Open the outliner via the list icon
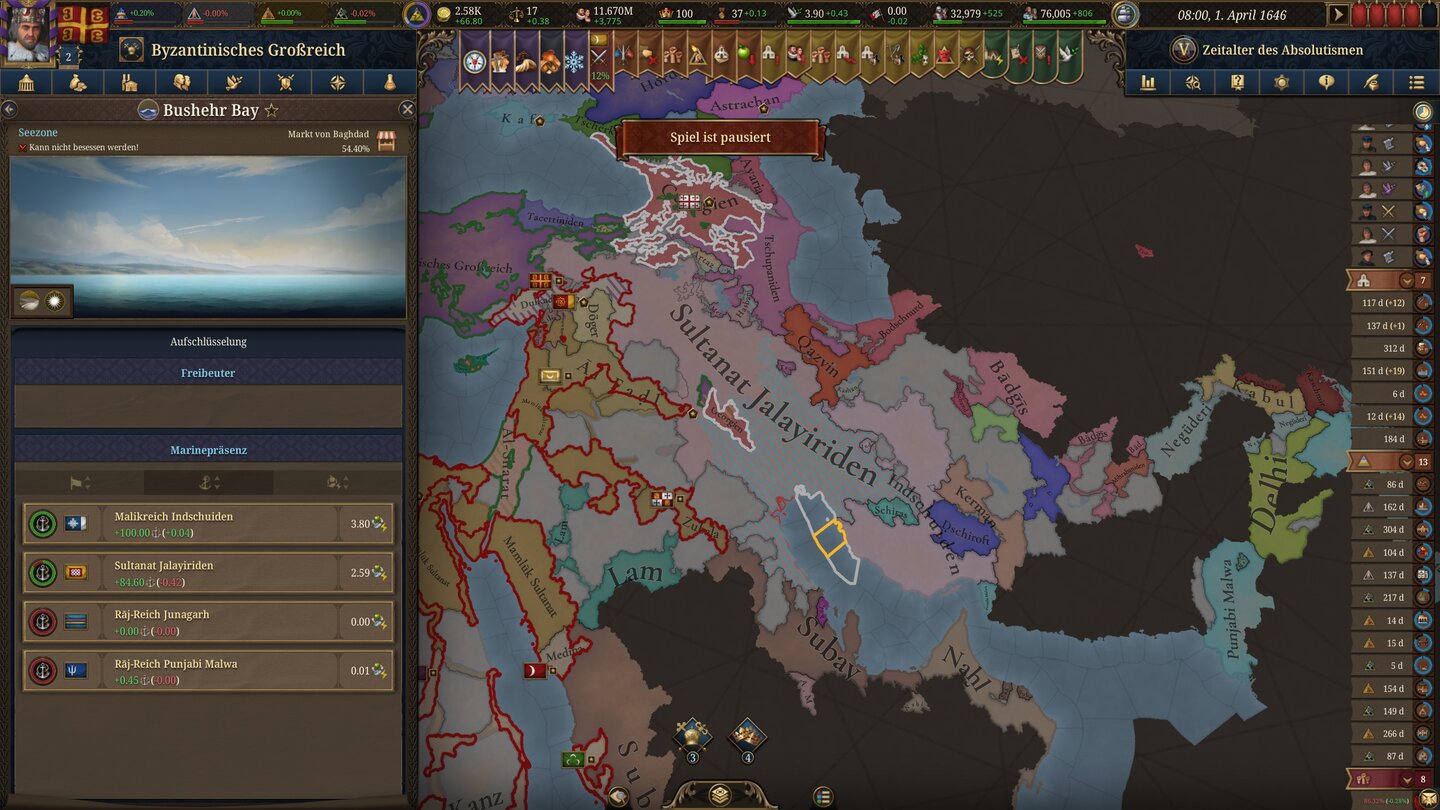Image resolution: width=1440 pixels, height=810 pixels. [1418, 82]
